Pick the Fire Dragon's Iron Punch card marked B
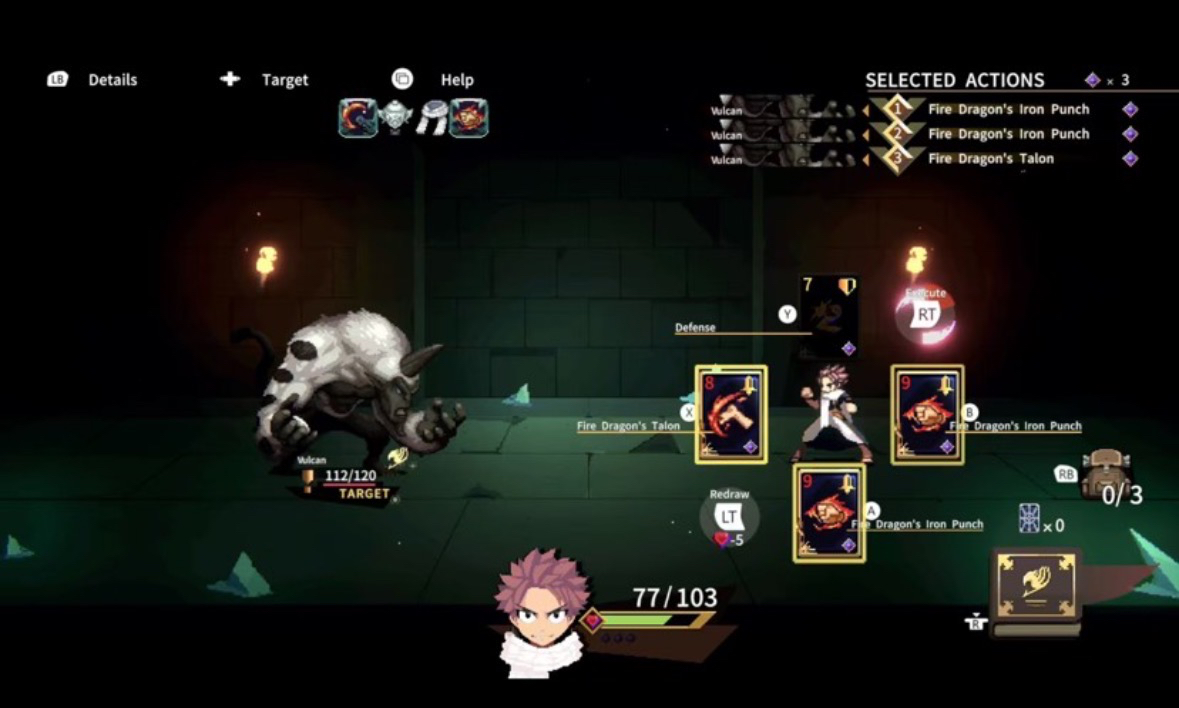 click(x=927, y=414)
